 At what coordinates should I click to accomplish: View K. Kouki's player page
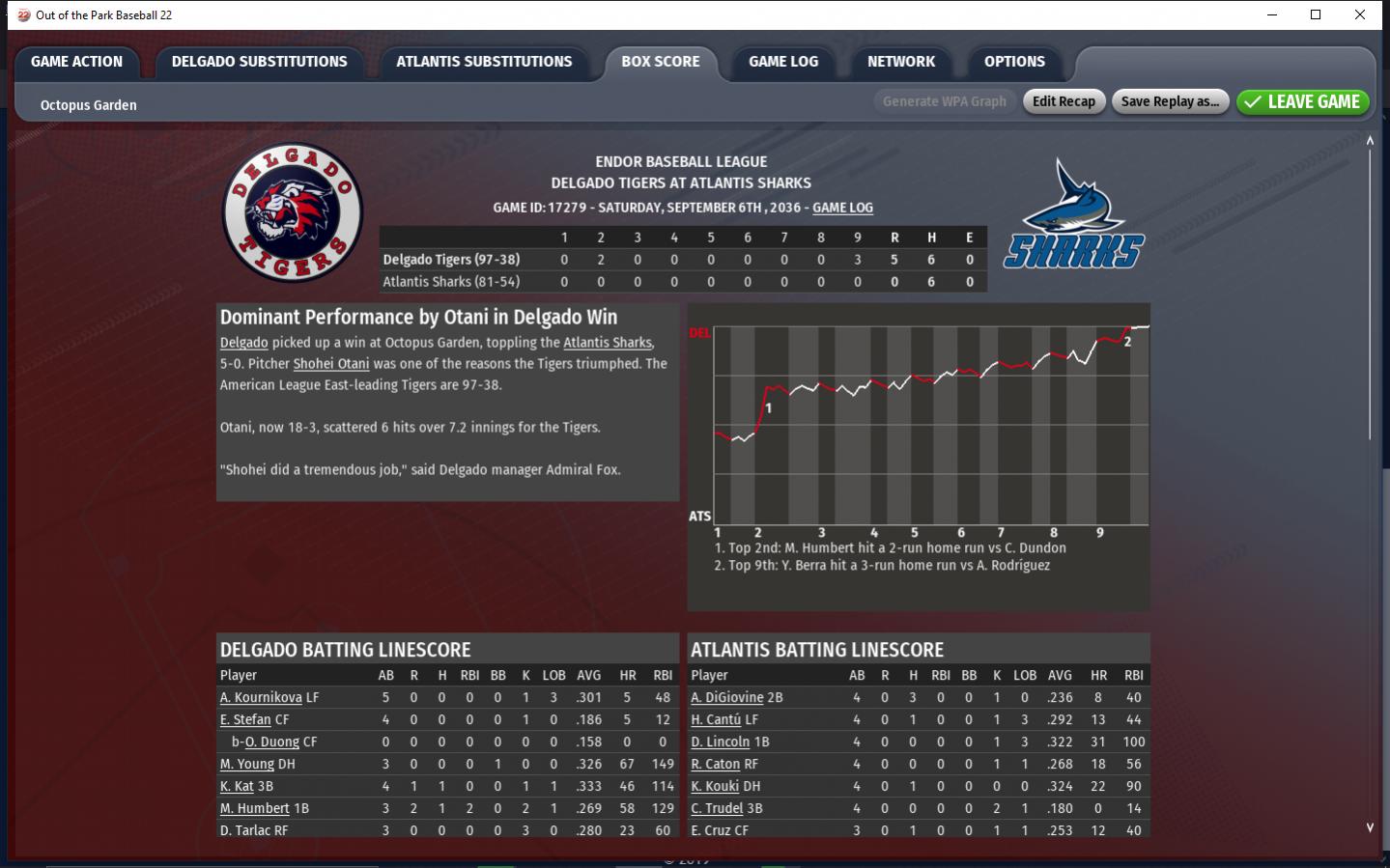715,786
